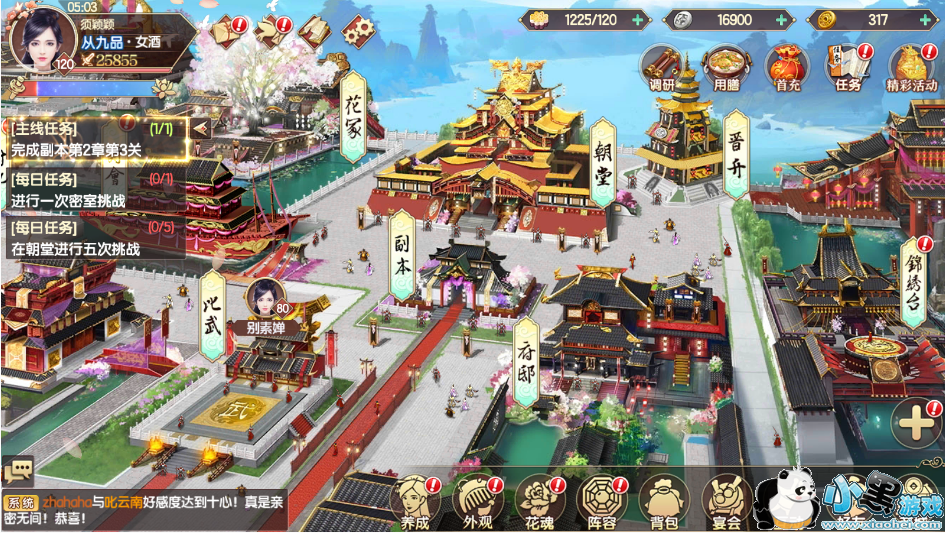Add more silver coins with plus button
The height and width of the screenshot is (533, 945).
780,19
